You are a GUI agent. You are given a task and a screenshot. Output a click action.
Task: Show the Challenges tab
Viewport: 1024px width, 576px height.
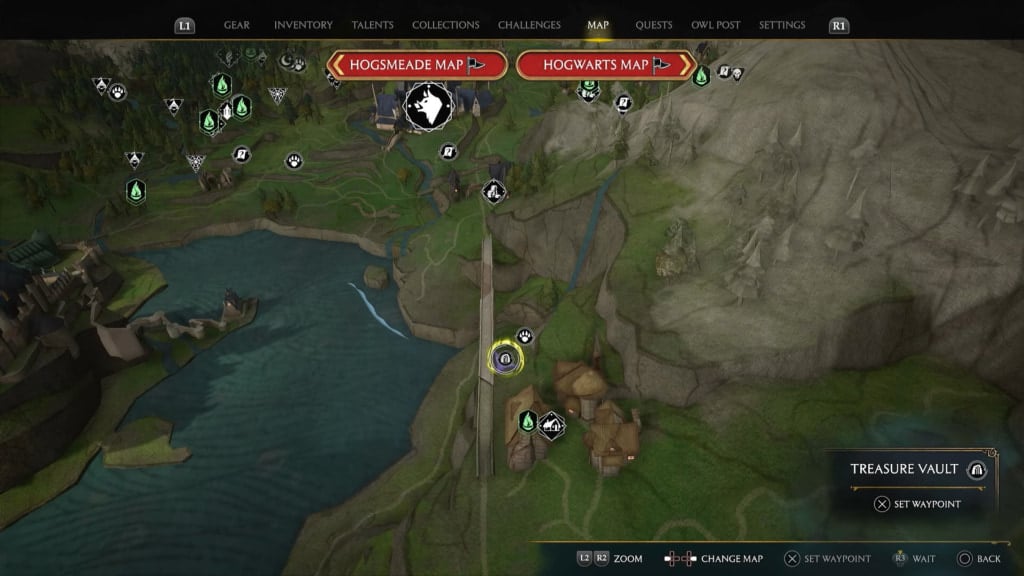[530, 25]
